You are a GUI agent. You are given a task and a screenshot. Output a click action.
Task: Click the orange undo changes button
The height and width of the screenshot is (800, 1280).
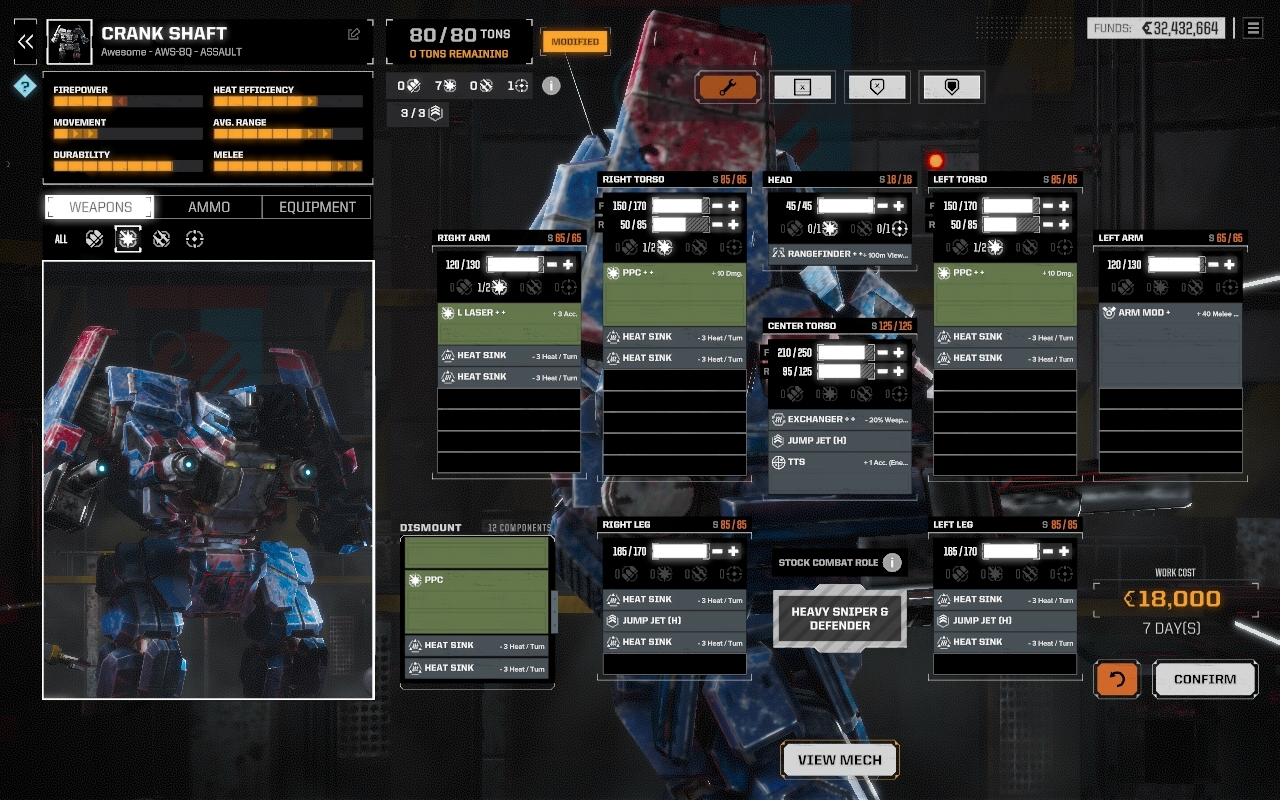point(1117,679)
